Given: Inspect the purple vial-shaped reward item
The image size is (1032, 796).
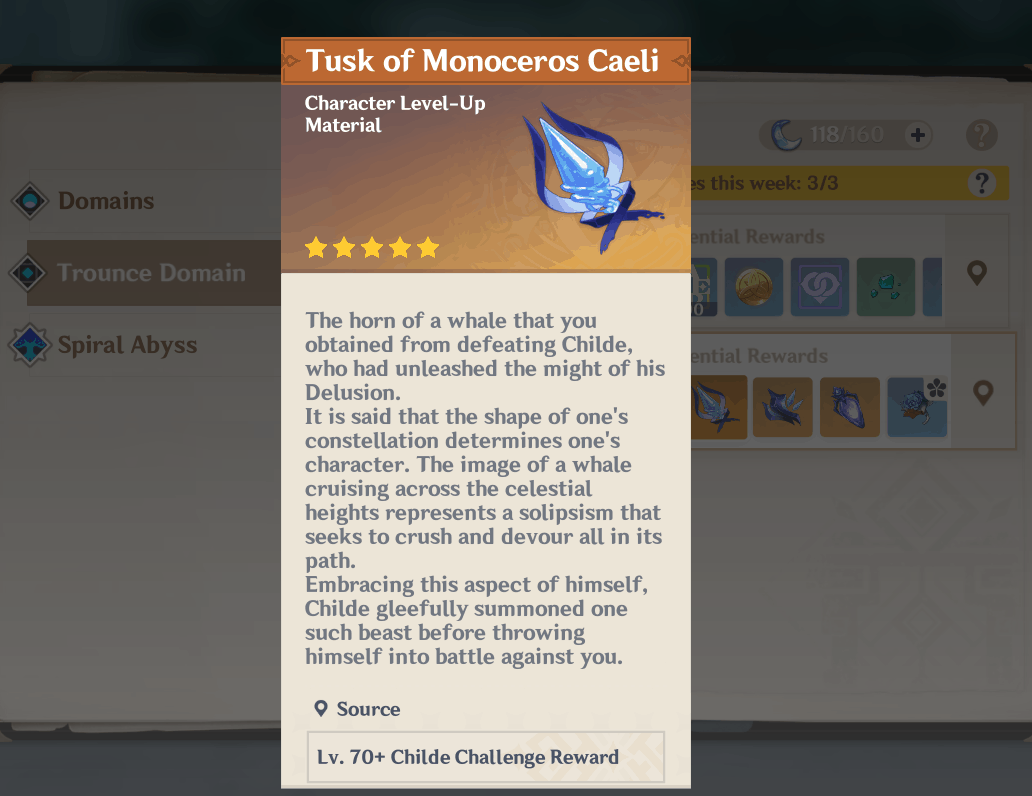Looking at the screenshot, I should (x=849, y=407).
